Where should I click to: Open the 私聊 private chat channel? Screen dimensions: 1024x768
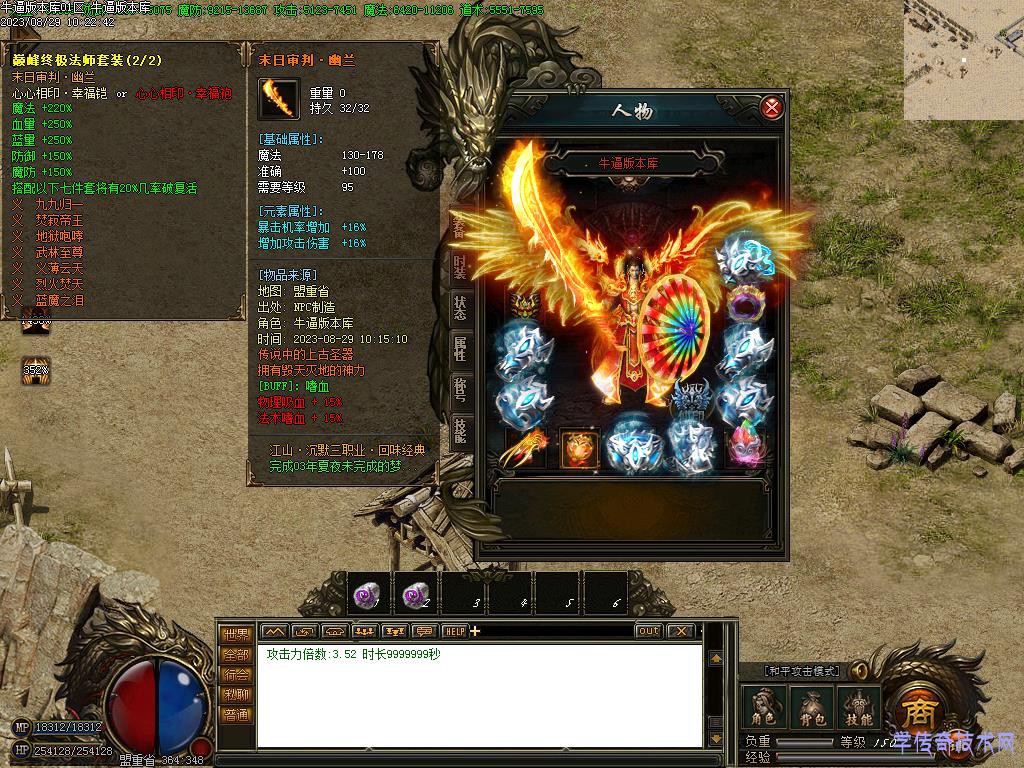tap(236, 695)
